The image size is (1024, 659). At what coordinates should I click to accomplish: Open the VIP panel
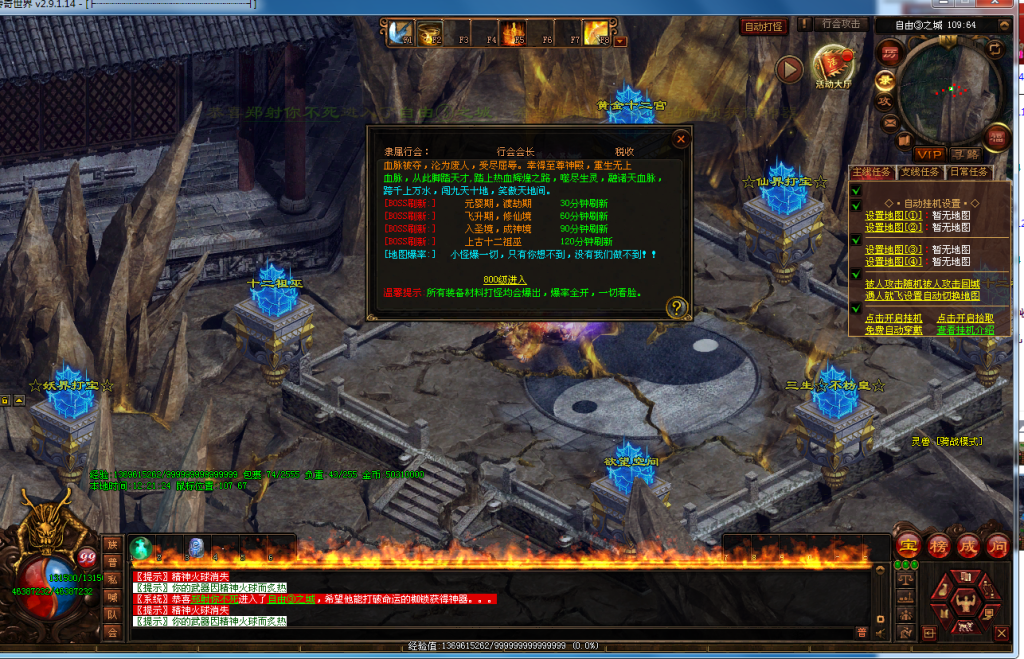pyautogui.click(x=929, y=154)
